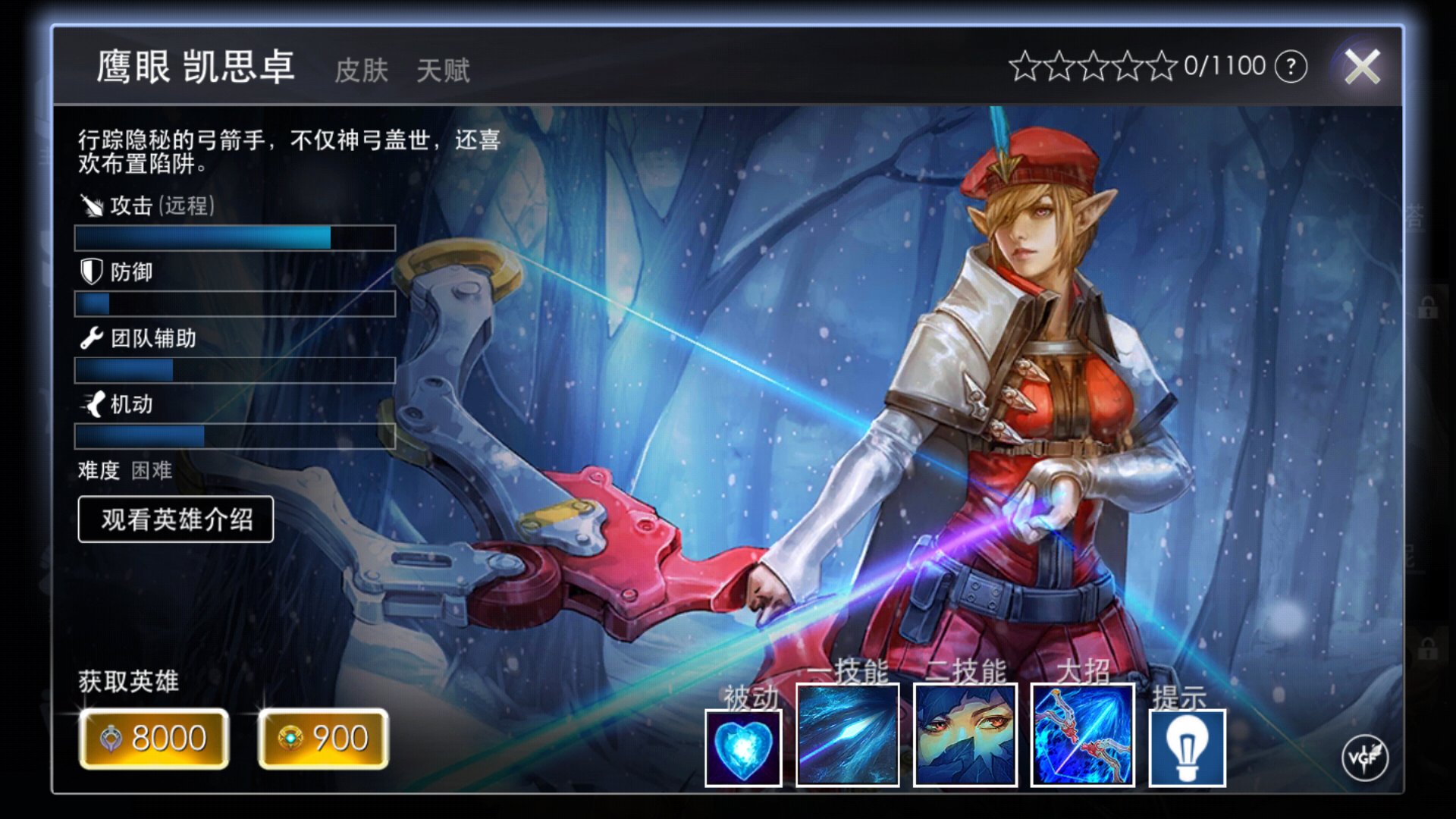Buy the hero for 8000 coins

(x=153, y=738)
